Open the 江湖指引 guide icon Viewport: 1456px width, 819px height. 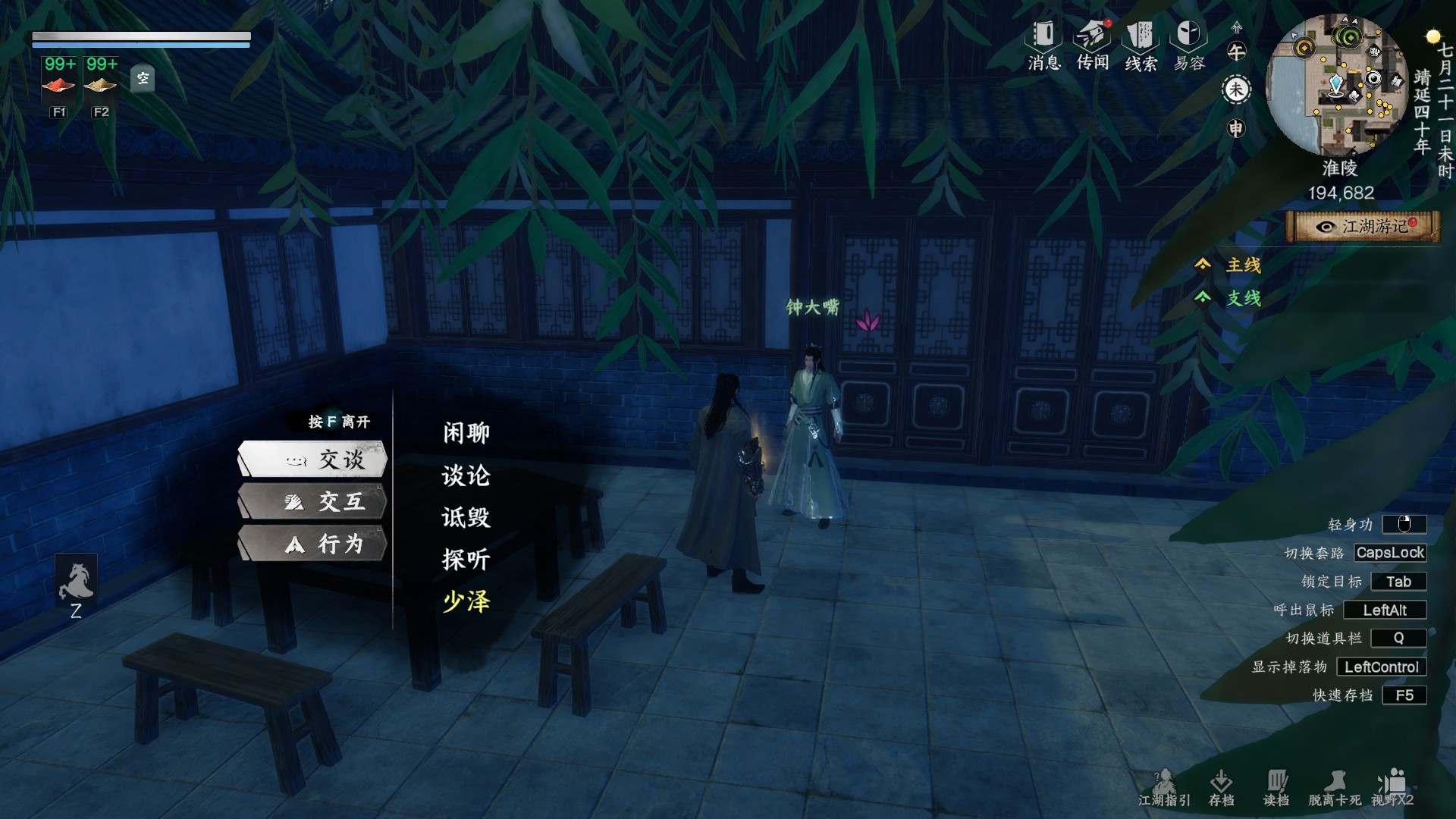(1164, 788)
